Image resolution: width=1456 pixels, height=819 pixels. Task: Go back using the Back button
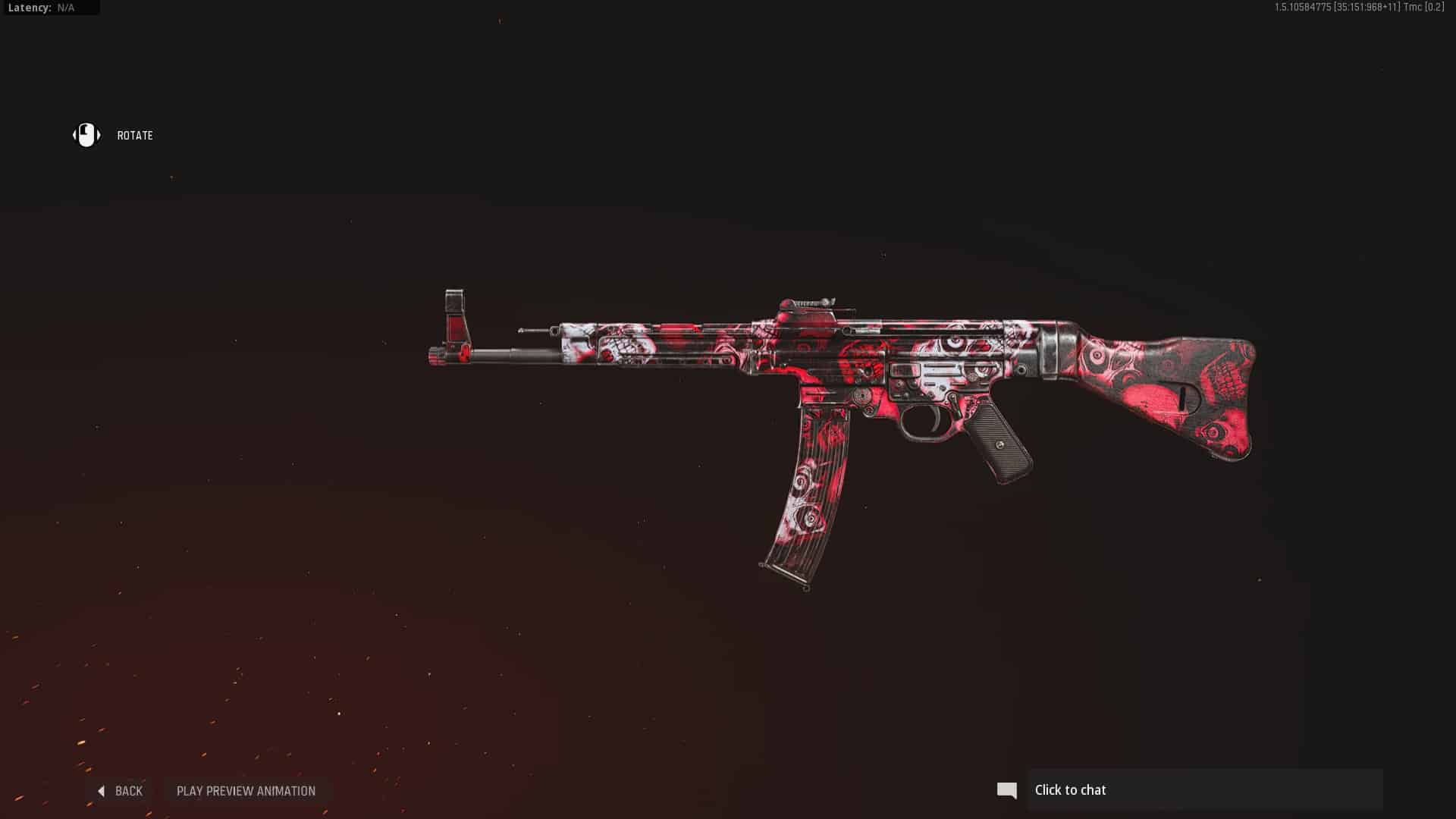121,791
